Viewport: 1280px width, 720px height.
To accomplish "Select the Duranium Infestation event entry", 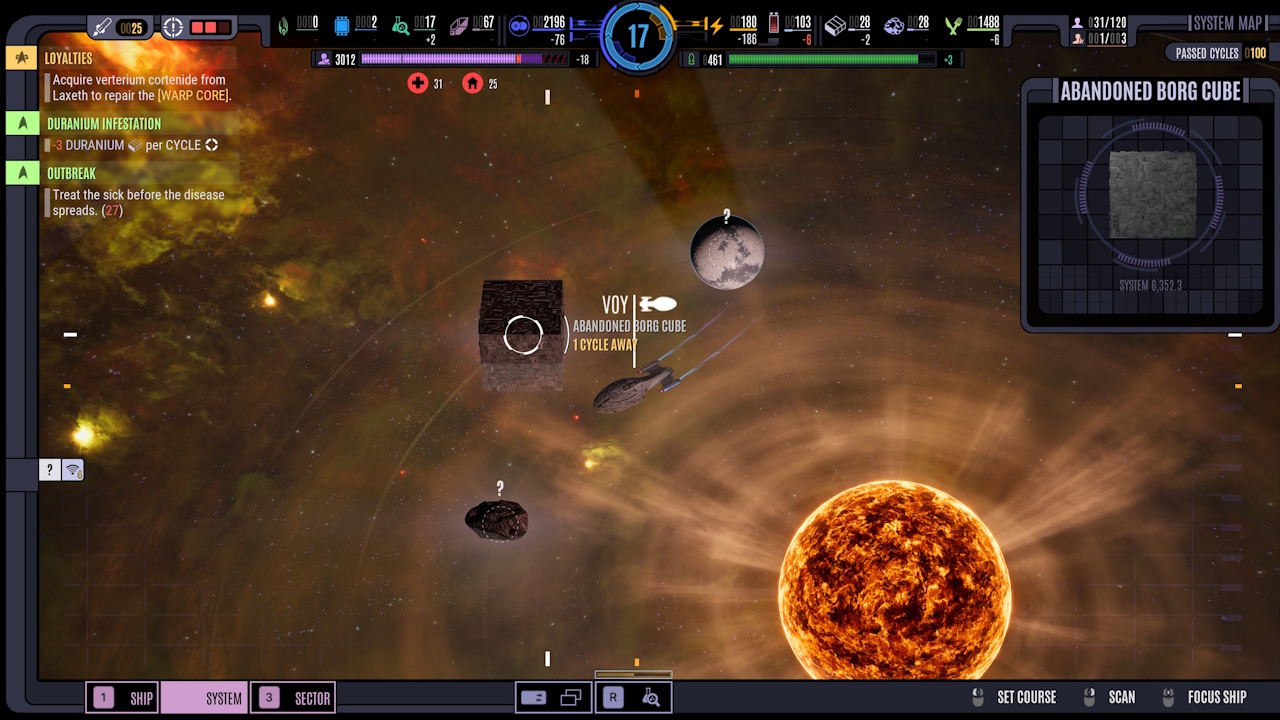I will [x=103, y=124].
